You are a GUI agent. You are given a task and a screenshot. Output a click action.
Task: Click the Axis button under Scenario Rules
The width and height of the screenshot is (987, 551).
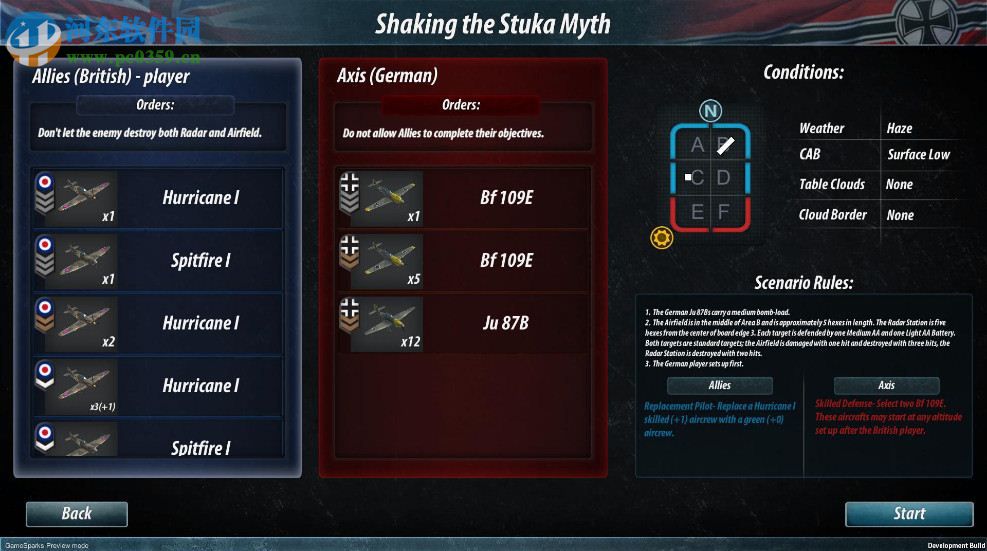(x=886, y=386)
